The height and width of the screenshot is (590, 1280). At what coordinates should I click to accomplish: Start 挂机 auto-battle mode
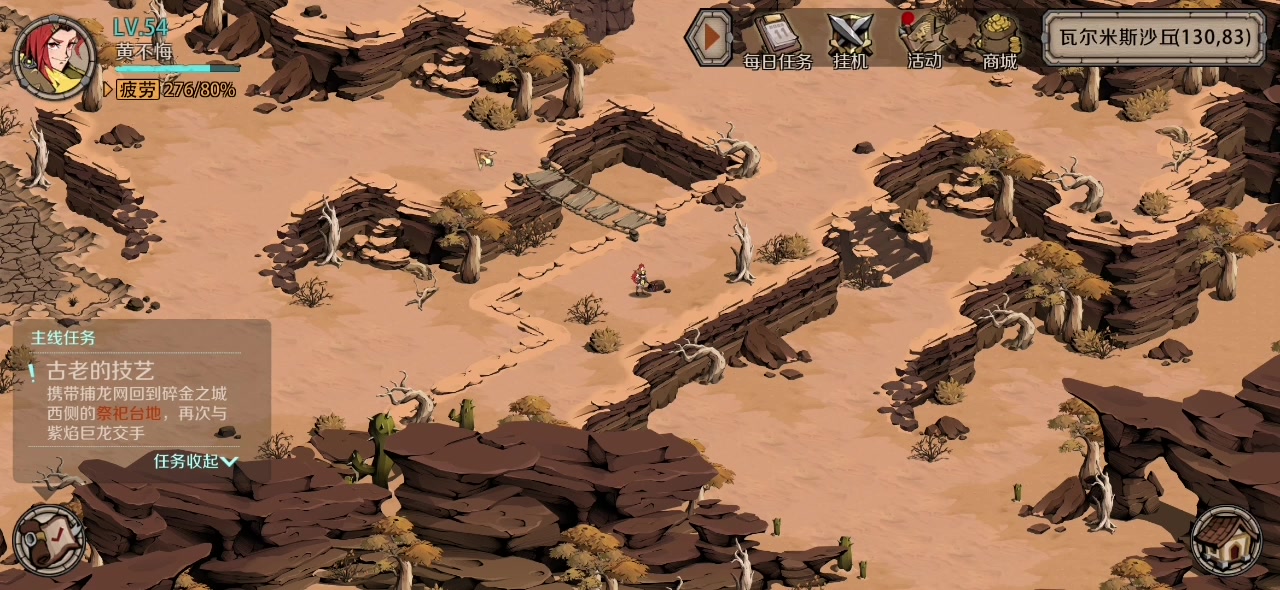(x=851, y=42)
